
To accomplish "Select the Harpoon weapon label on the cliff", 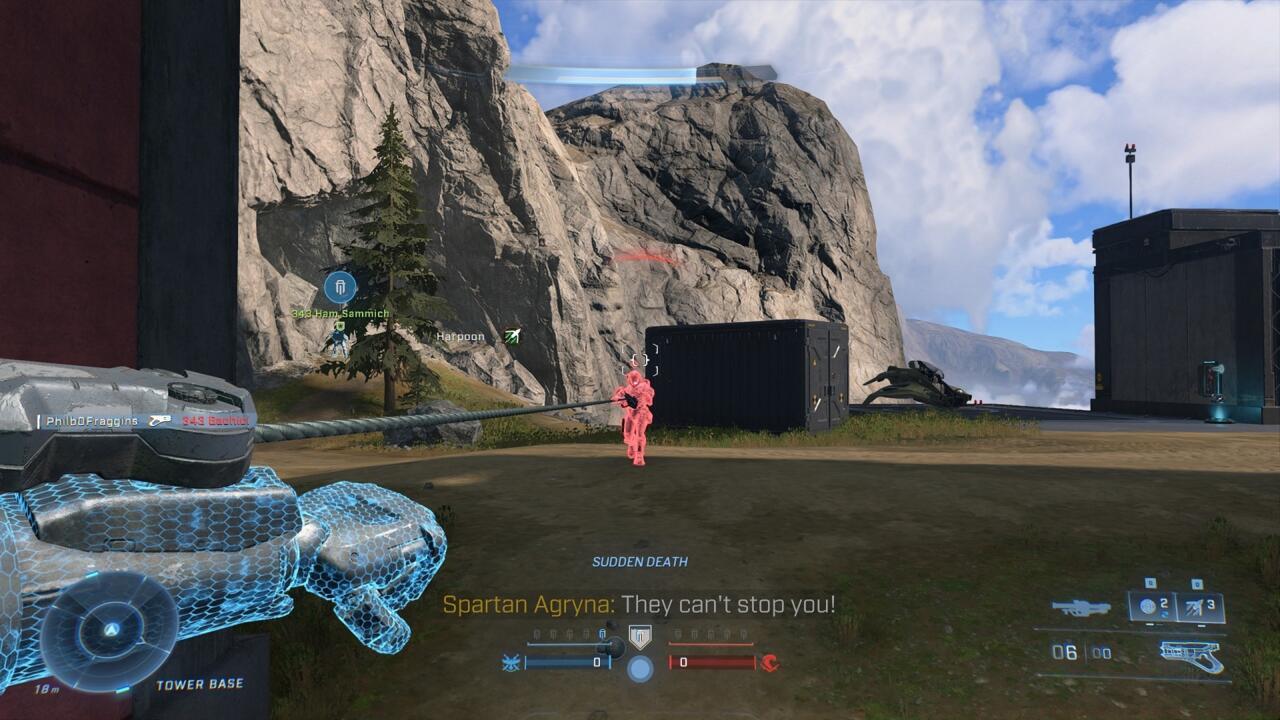I will [460, 338].
